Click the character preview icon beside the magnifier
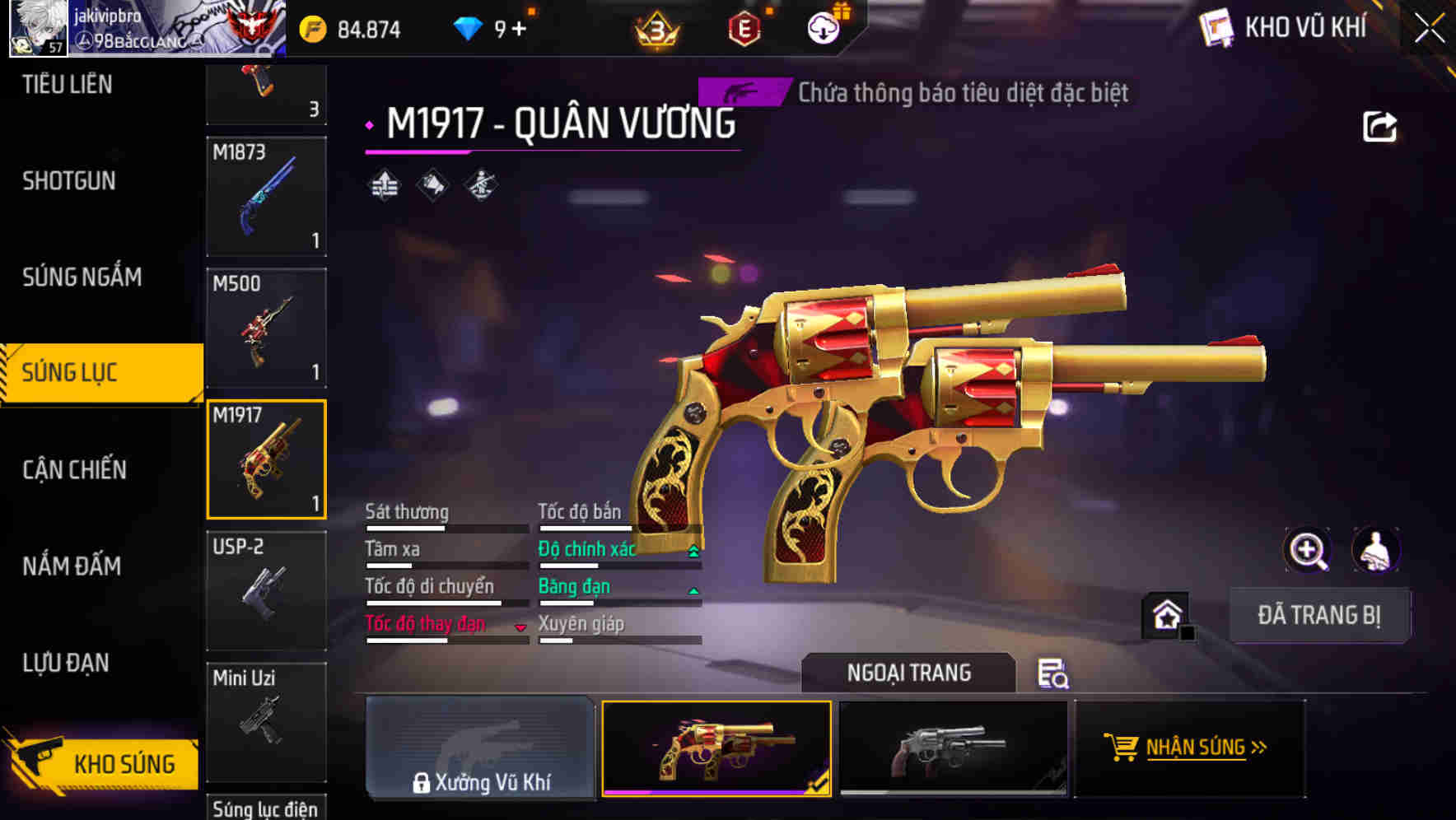Screen dimensions: 1456x820 click(x=1378, y=550)
